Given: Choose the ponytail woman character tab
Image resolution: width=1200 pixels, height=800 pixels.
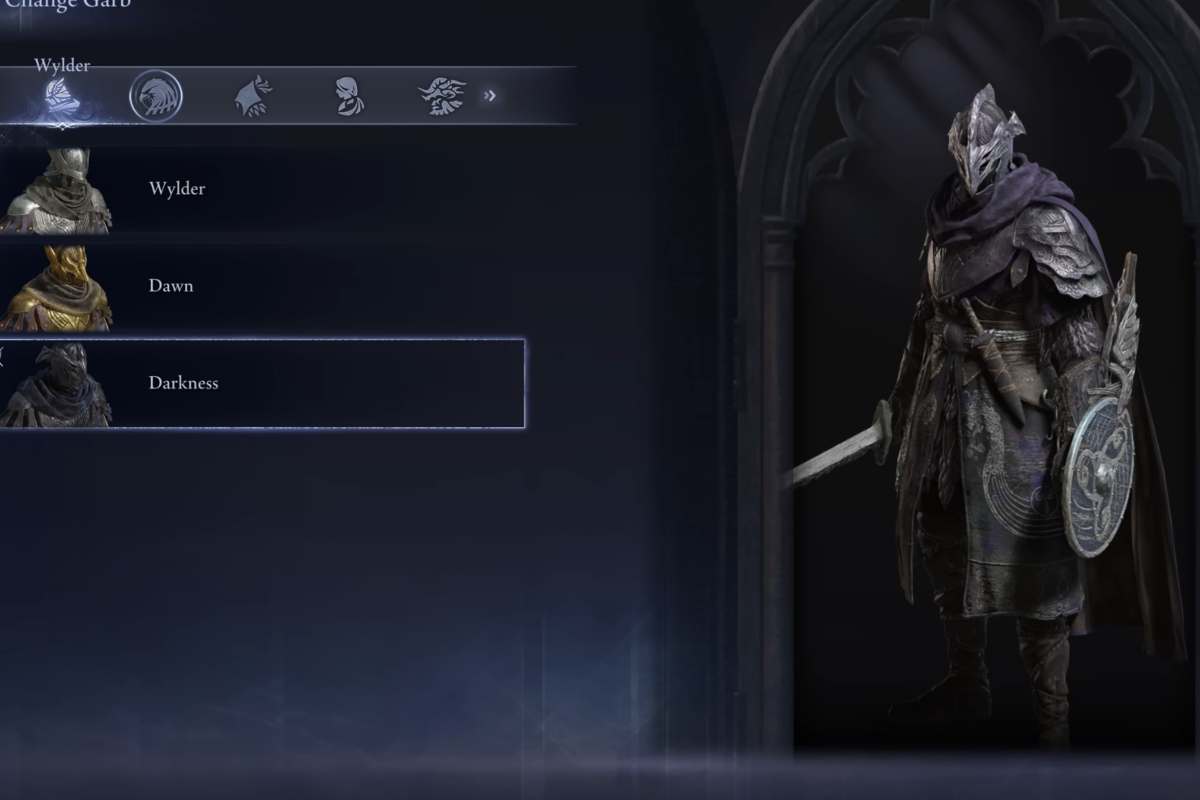Looking at the screenshot, I should (349, 97).
